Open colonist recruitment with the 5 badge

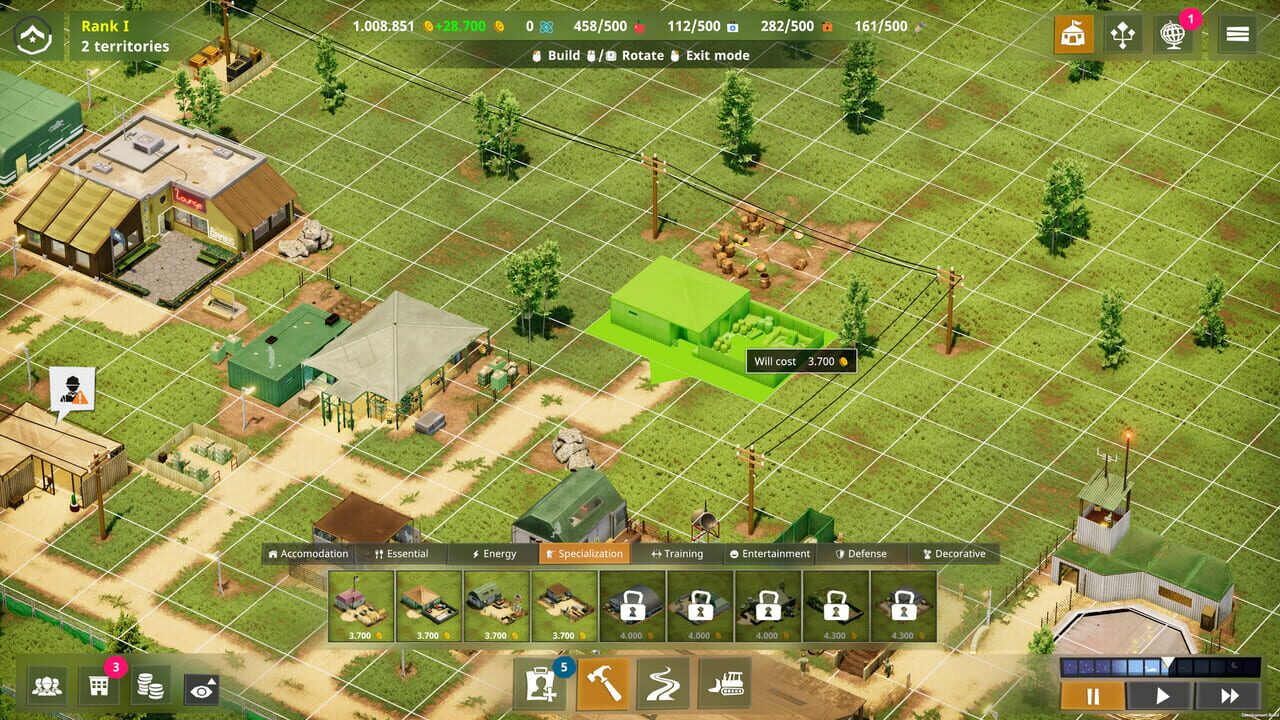(x=541, y=686)
